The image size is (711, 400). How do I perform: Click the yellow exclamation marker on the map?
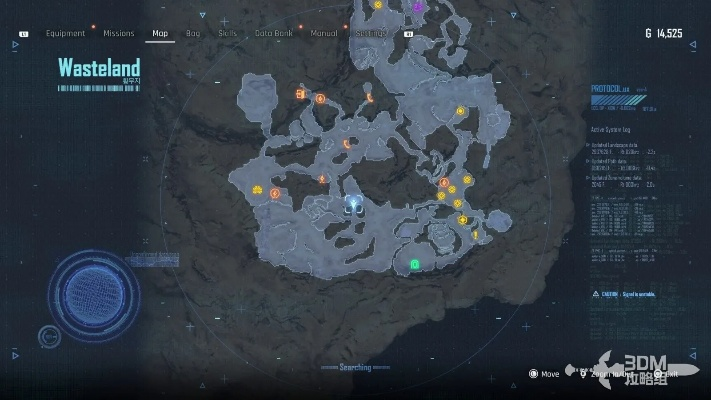tap(476, 235)
